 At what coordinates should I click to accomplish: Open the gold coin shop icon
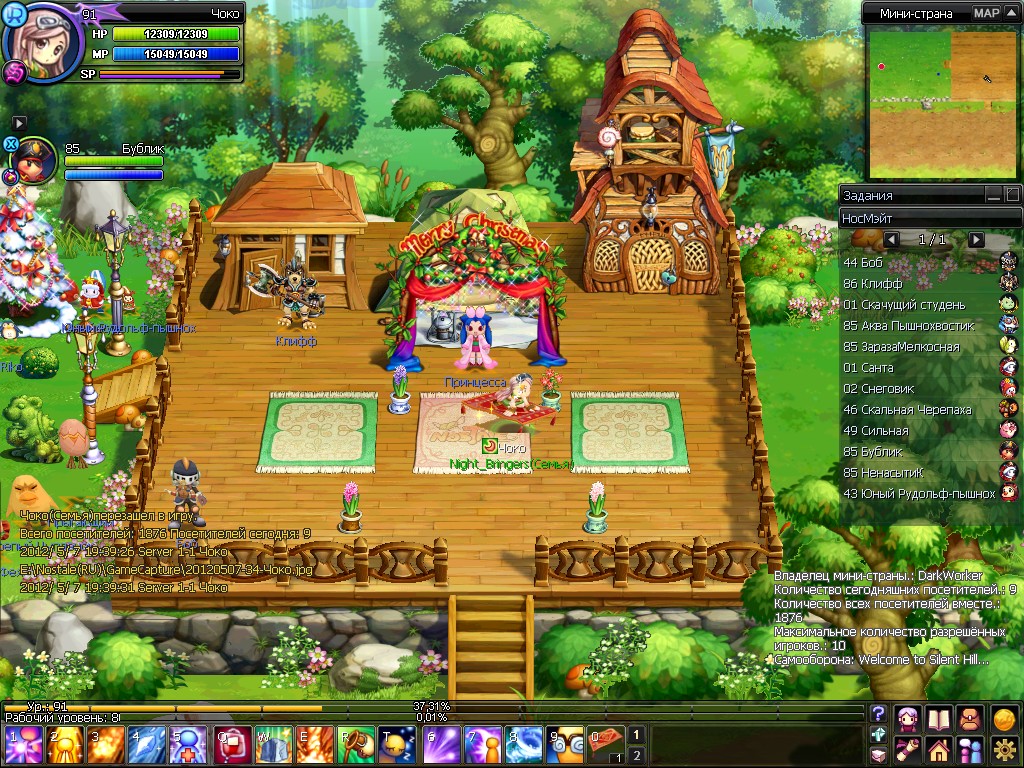click(1004, 718)
